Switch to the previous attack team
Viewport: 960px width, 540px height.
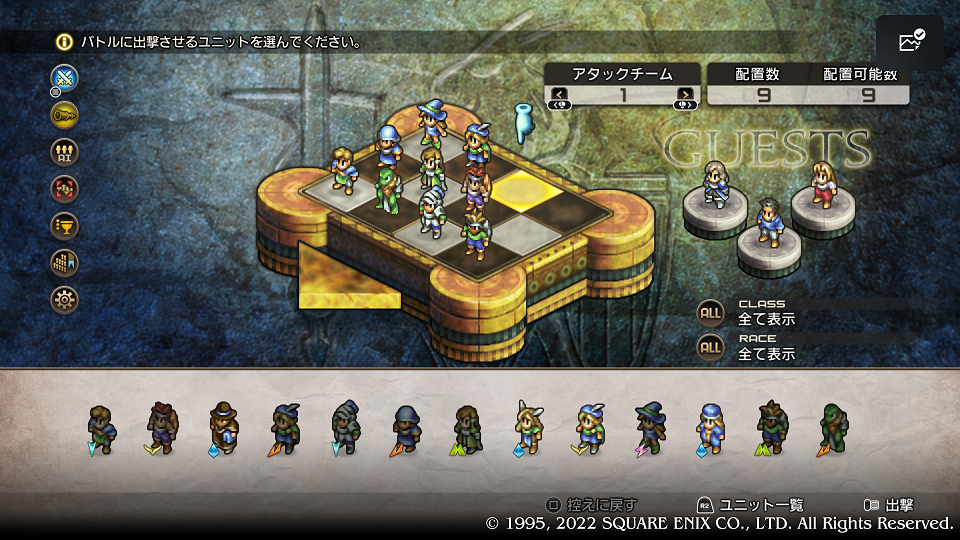[558, 96]
